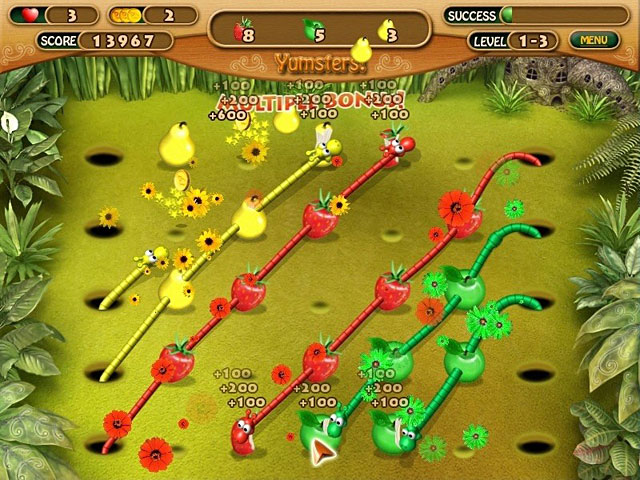
Task: Open the green MENU button
Action: [593, 40]
